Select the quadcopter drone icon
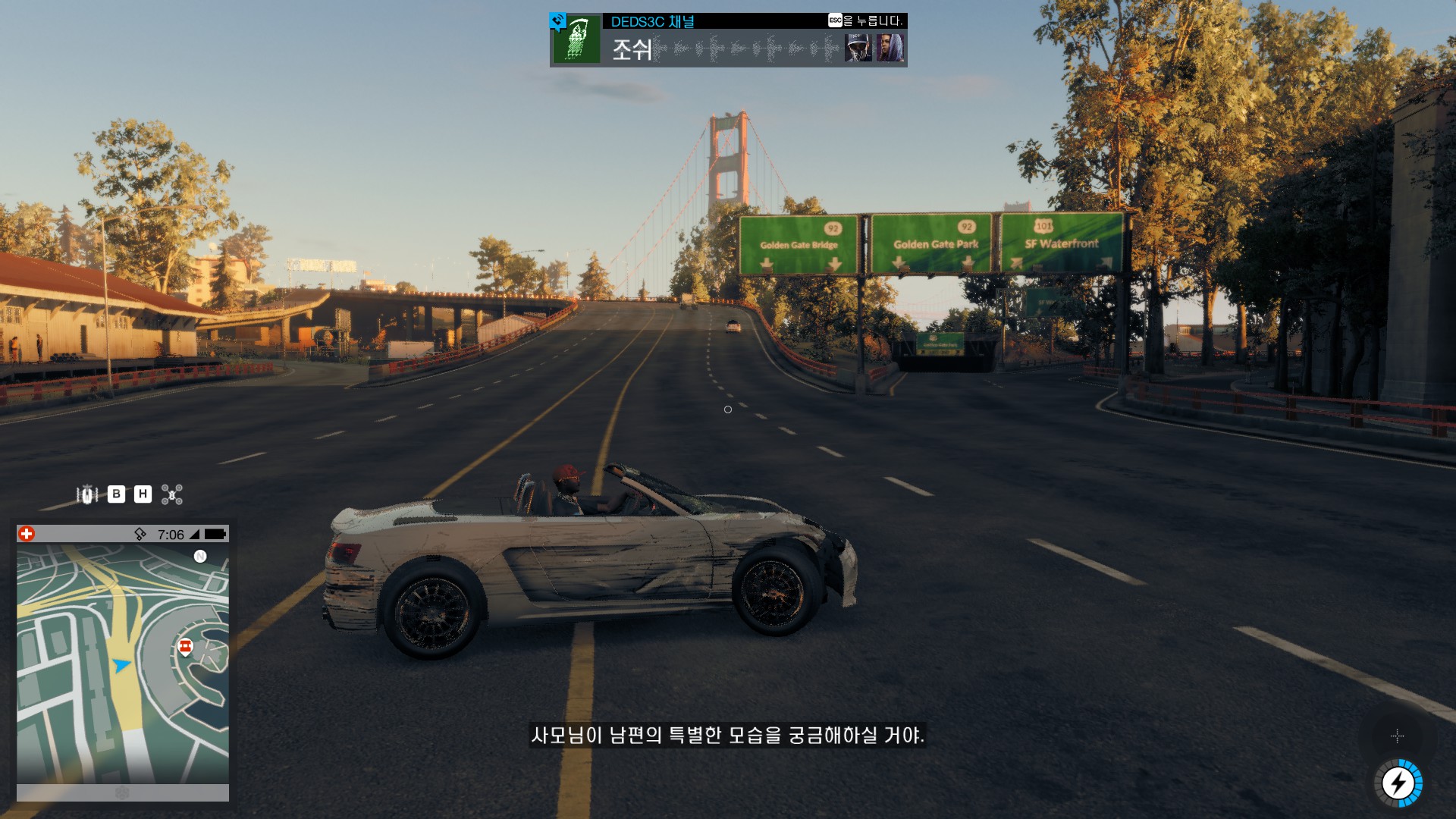 172,494
